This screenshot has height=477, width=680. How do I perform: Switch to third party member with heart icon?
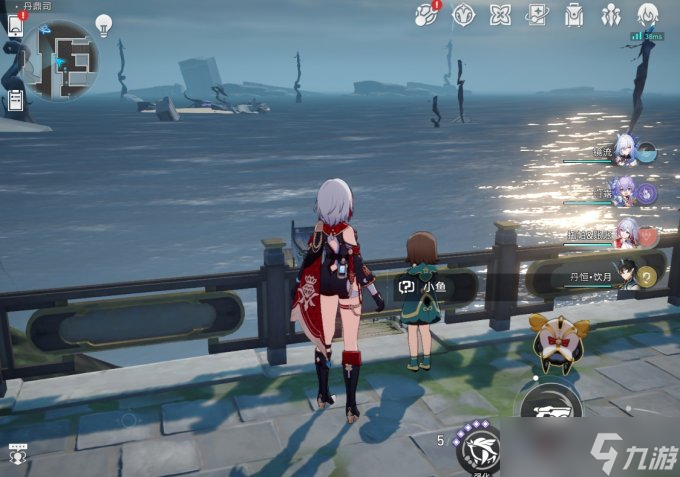pyautogui.click(x=628, y=232)
